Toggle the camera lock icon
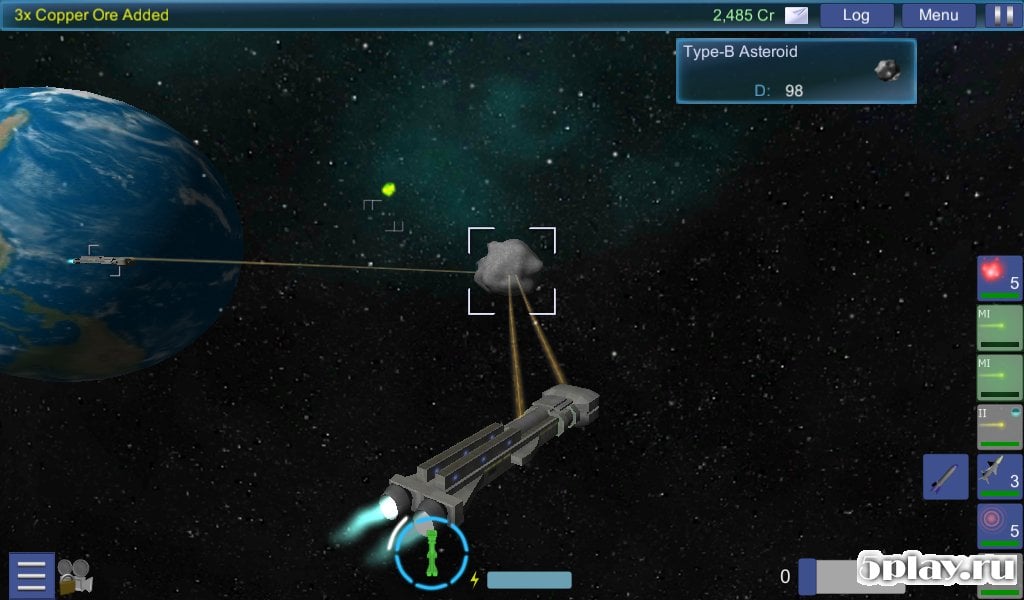This screenshot has height=600, width=1024. pos(74,576)
